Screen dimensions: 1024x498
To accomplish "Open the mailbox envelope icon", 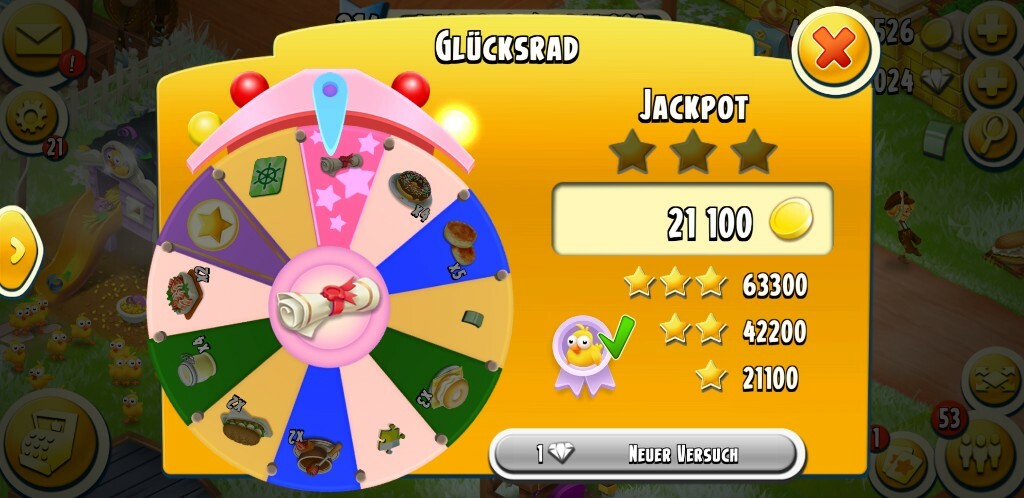I will pos(40,40).
